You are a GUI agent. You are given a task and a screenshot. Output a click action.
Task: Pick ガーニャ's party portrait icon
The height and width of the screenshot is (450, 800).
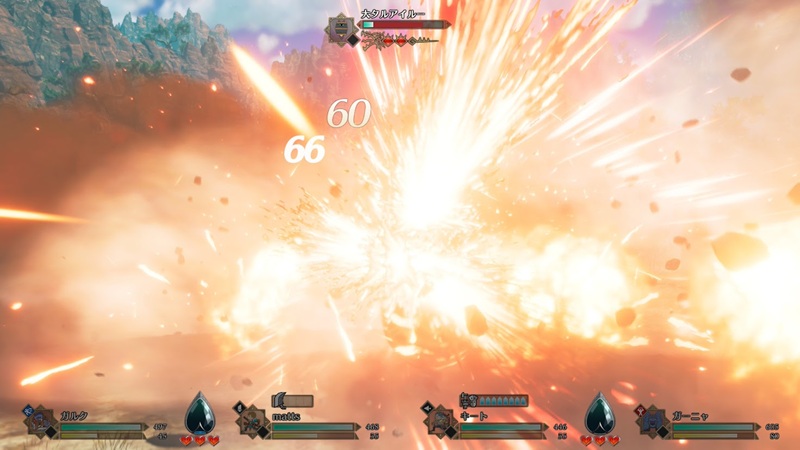(x=653, y=421)
